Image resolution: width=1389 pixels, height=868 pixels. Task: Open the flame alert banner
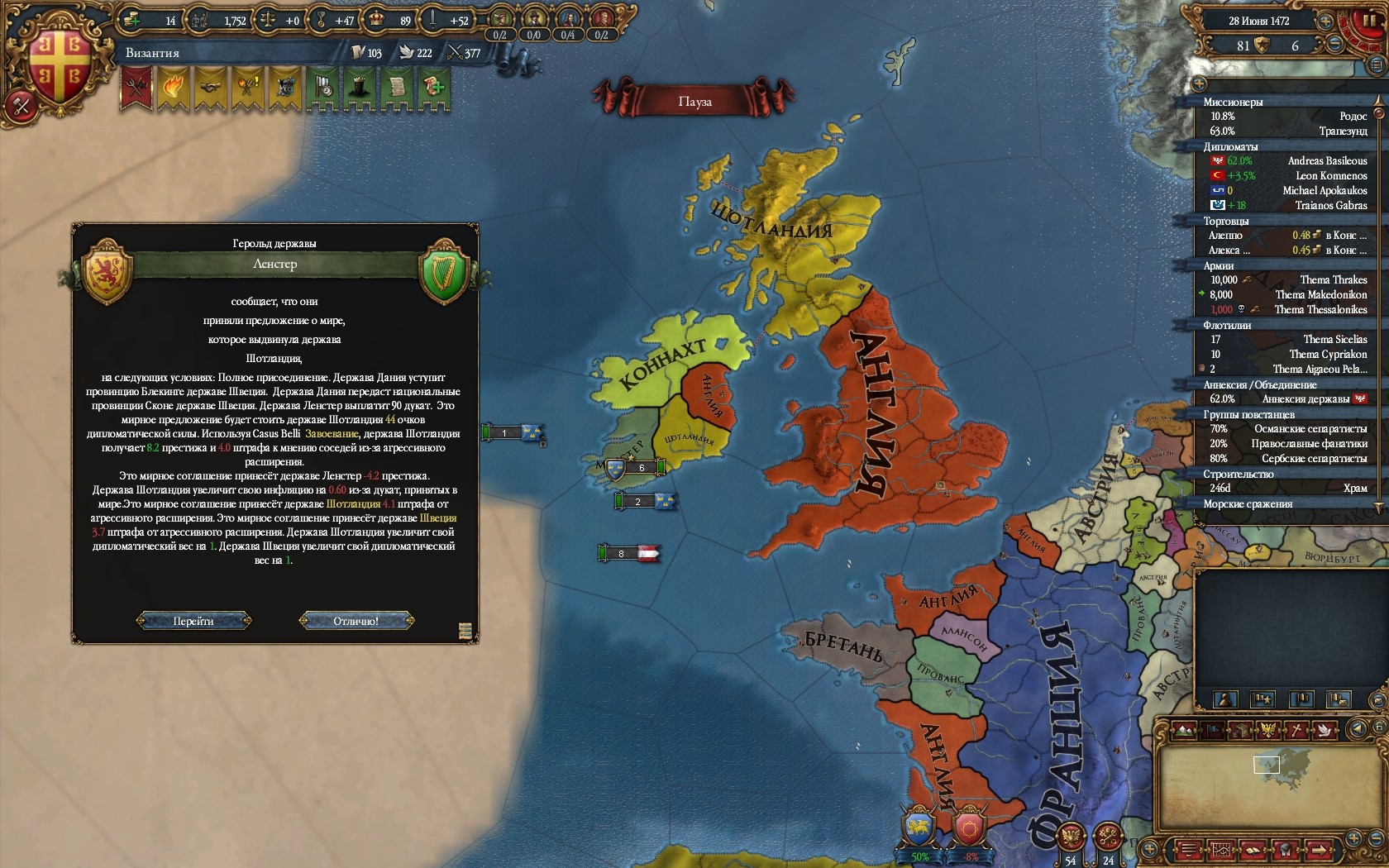click(x=171, y=87)
